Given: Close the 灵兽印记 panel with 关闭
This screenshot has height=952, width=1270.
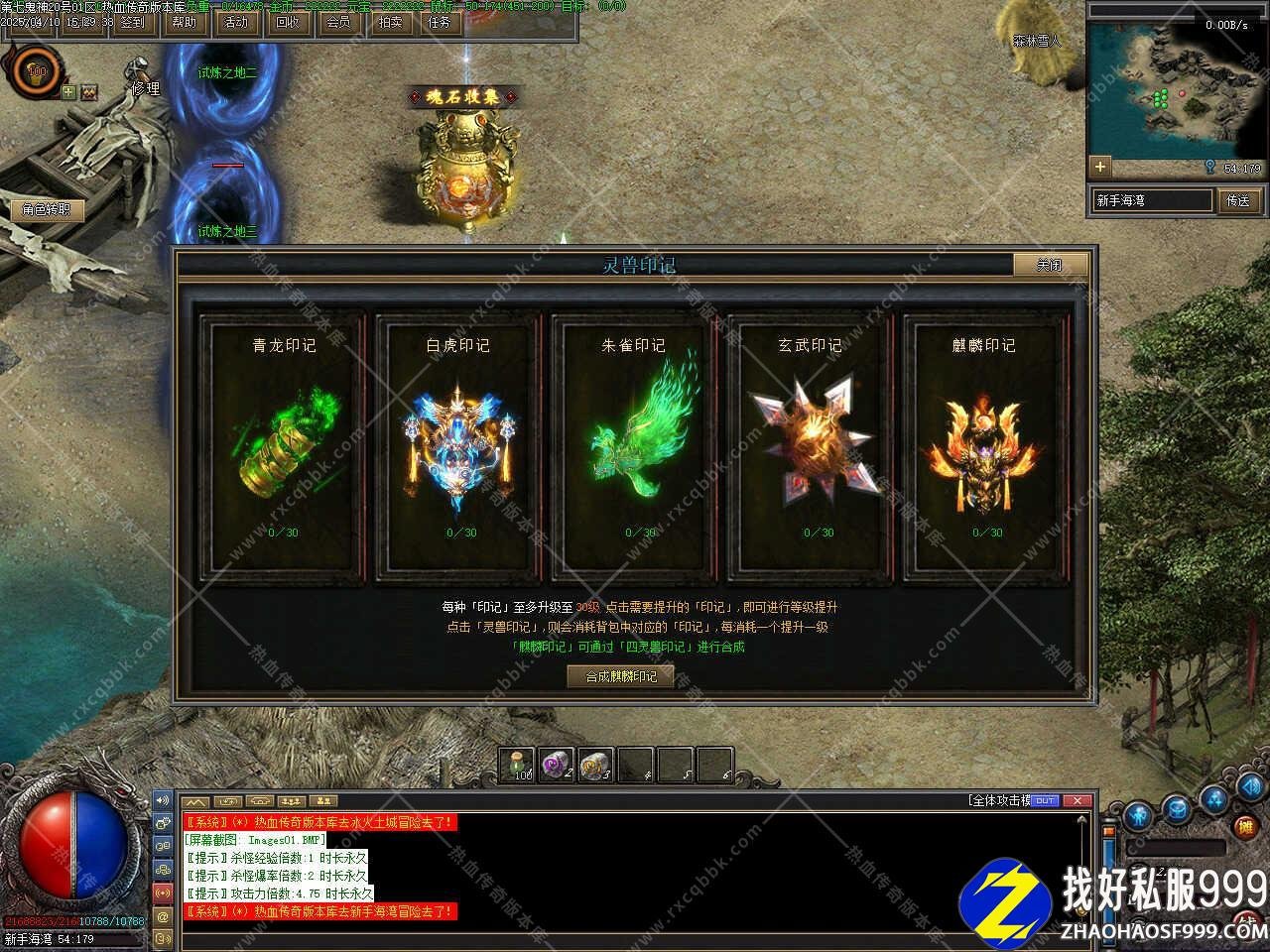Looking at the screenshot, I should click(1050, 265).
